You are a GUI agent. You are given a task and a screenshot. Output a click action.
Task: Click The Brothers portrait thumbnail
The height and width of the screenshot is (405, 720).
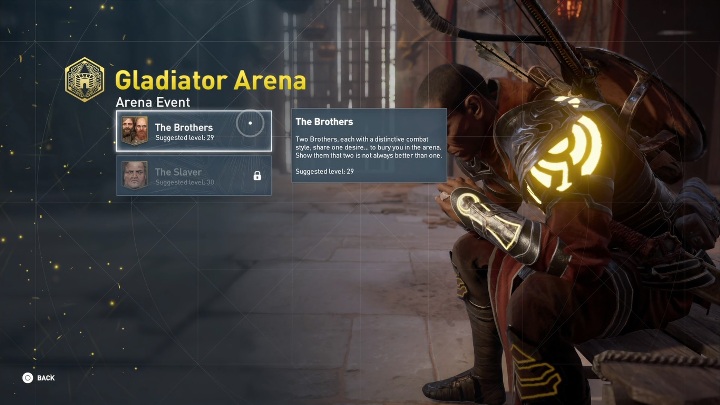135,131
